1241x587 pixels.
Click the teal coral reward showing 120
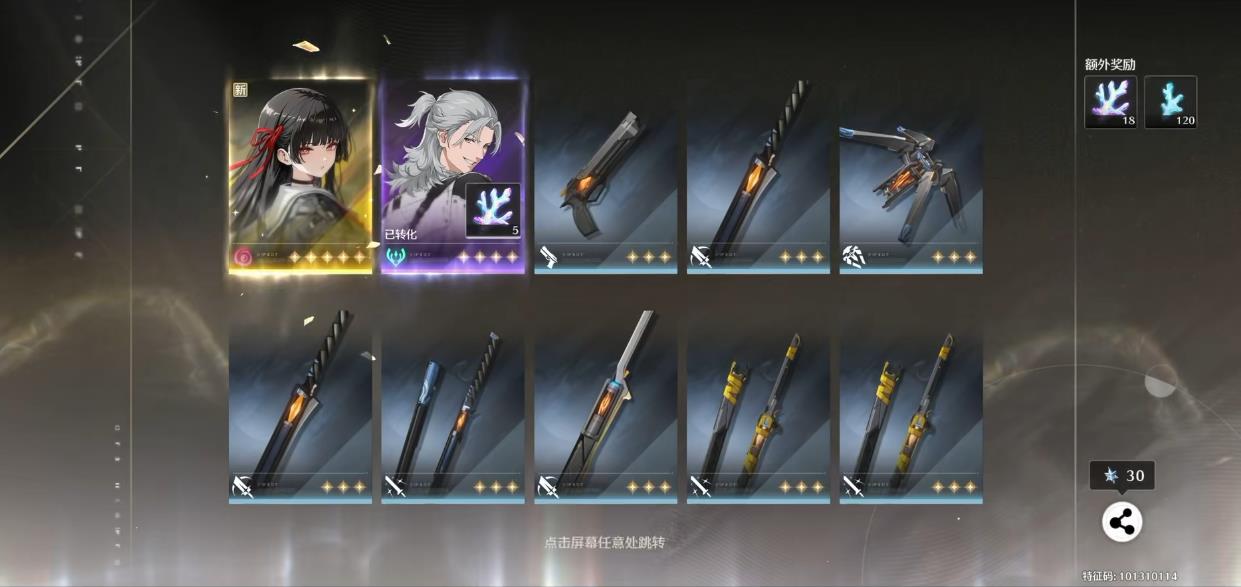(1170, 102)
